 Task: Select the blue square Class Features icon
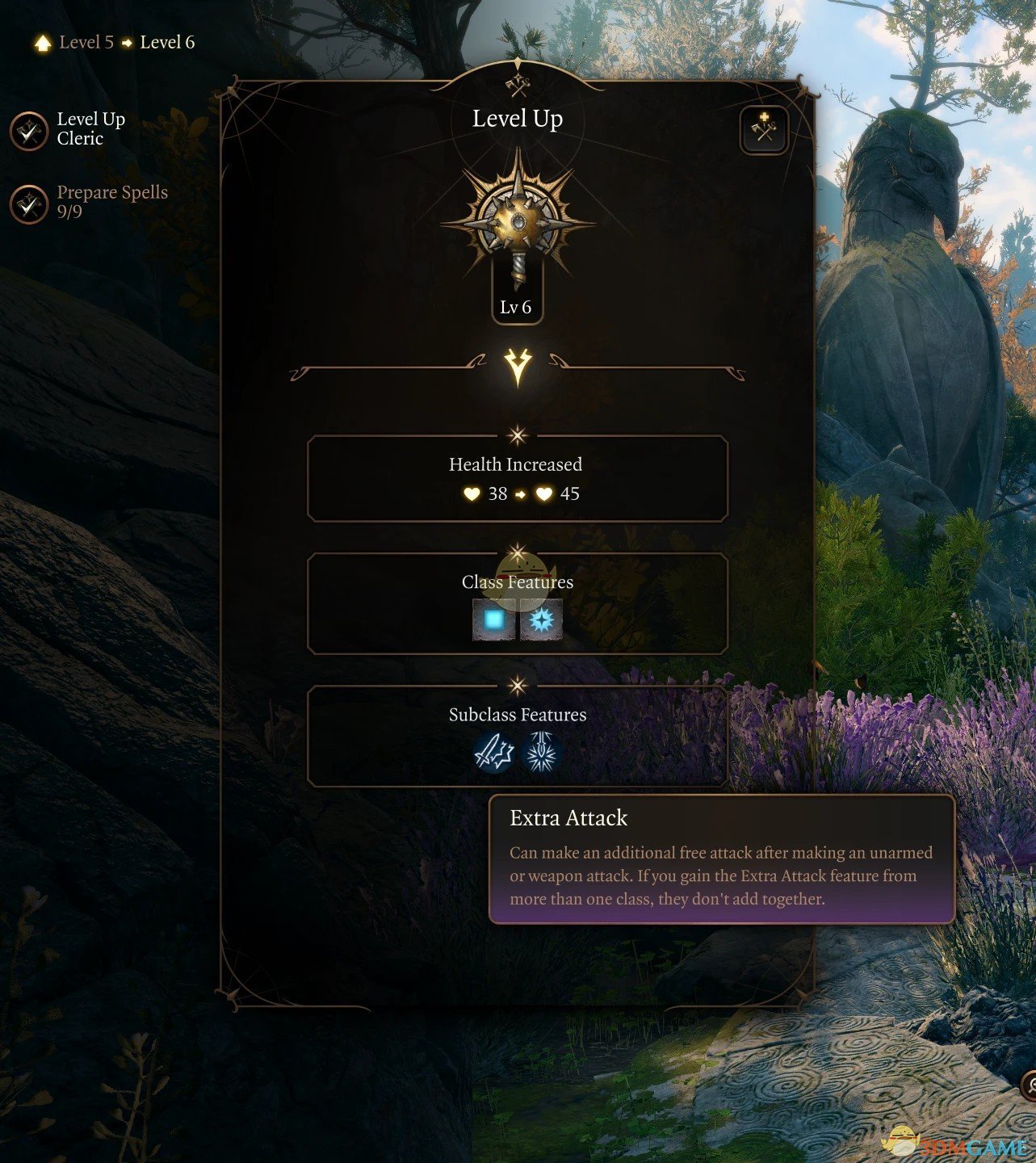click(492, 620)
